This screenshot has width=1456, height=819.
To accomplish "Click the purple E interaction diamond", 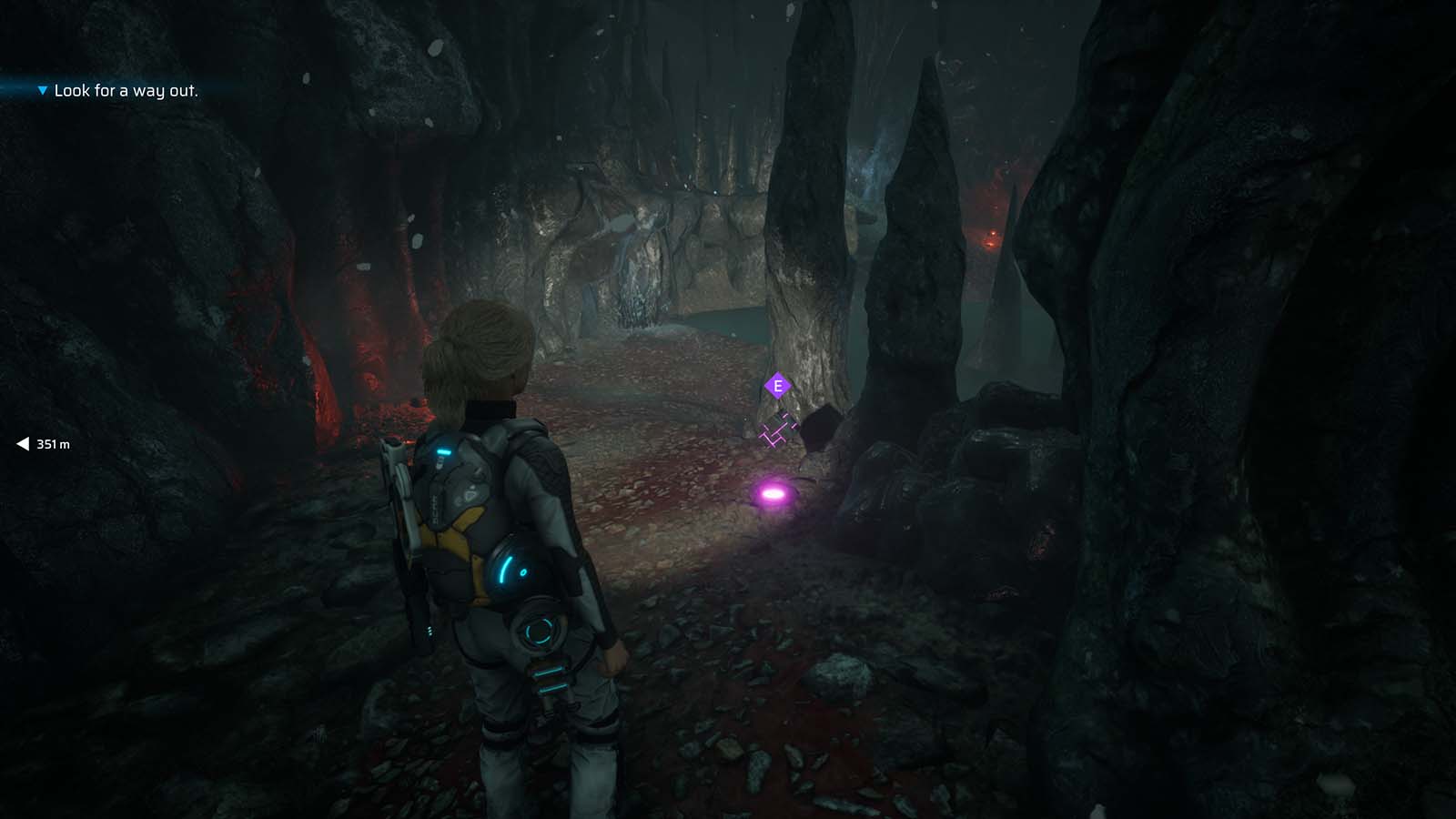I will click(777, 386).
